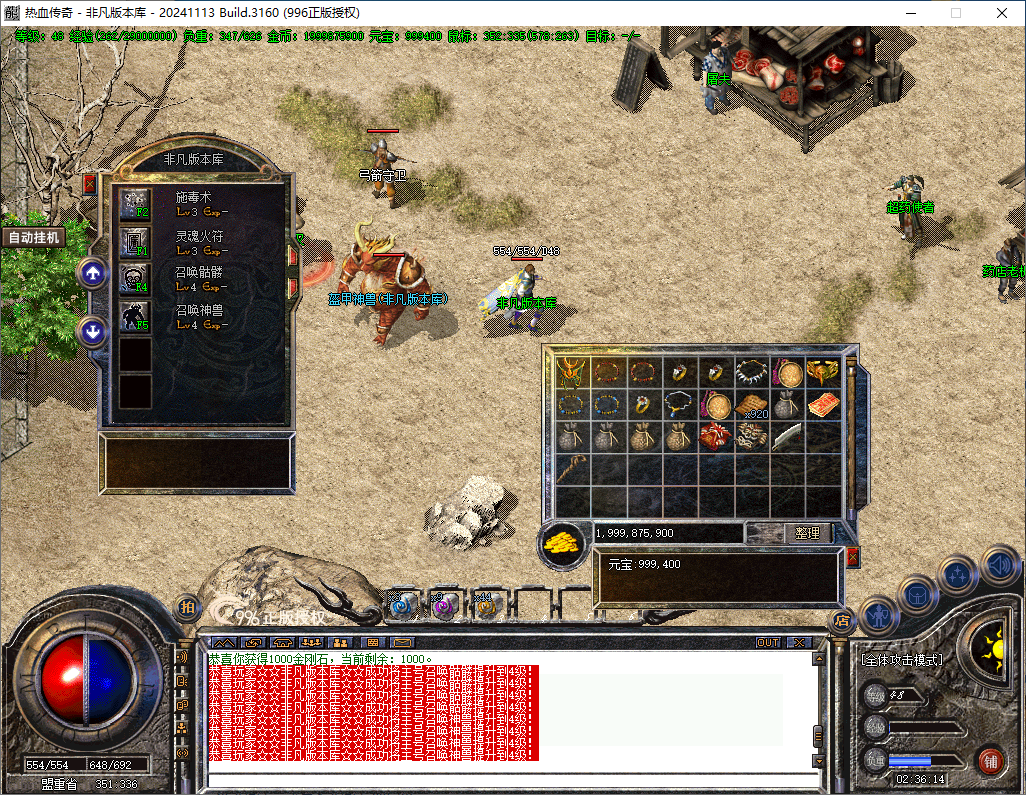Select the 召唤骷髅 skill icon

click(x=135, y=277)
